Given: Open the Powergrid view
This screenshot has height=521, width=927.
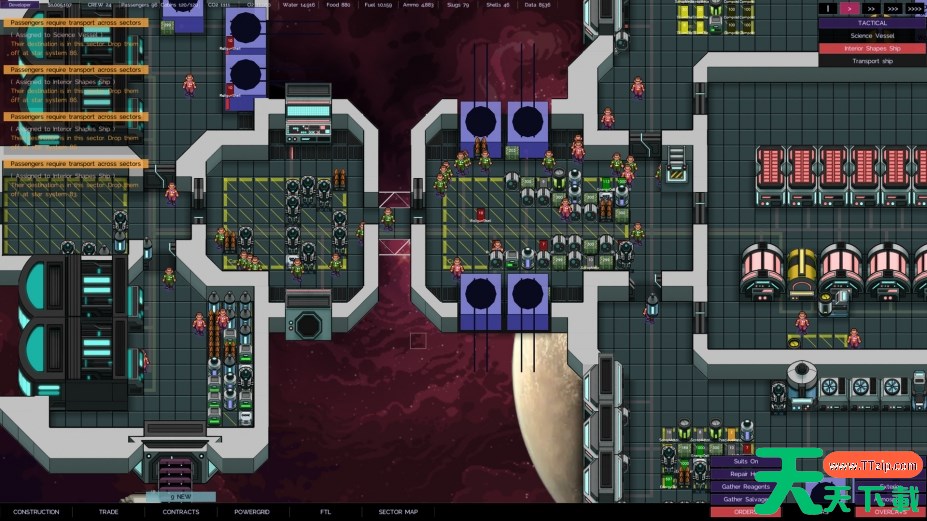Looking at the screenshot, I should pos(253,512).
